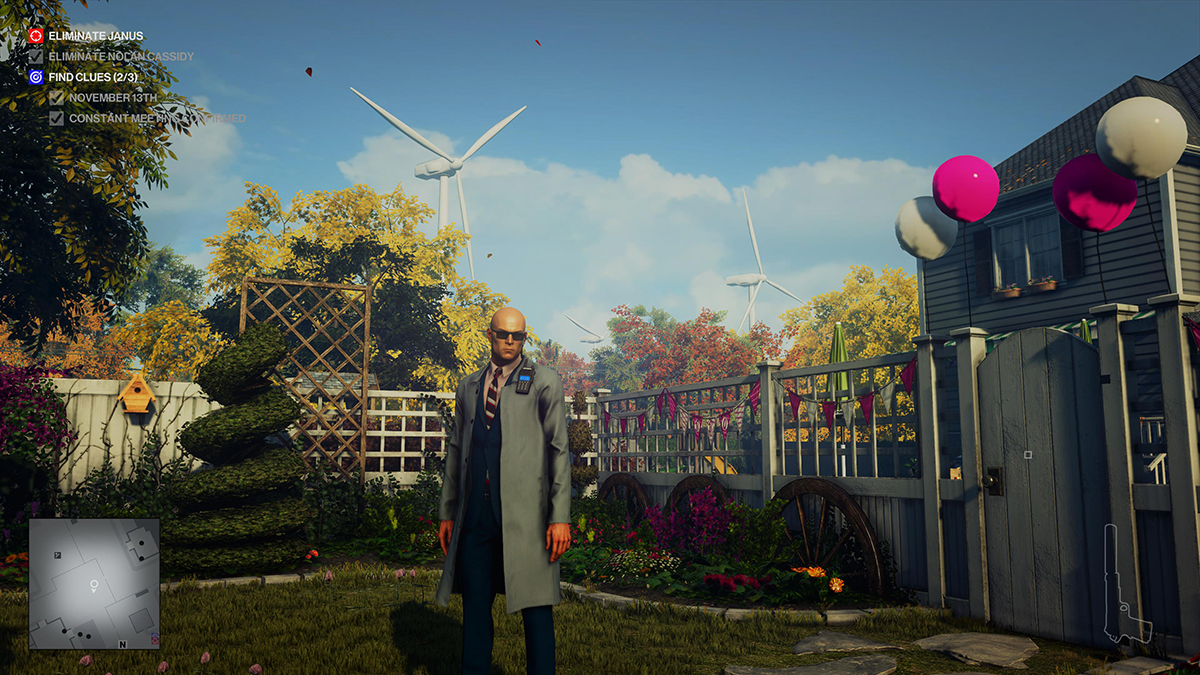Click the north indicator on the minimap
This screenshot has width=1200, height=675.
coord(122,645)
